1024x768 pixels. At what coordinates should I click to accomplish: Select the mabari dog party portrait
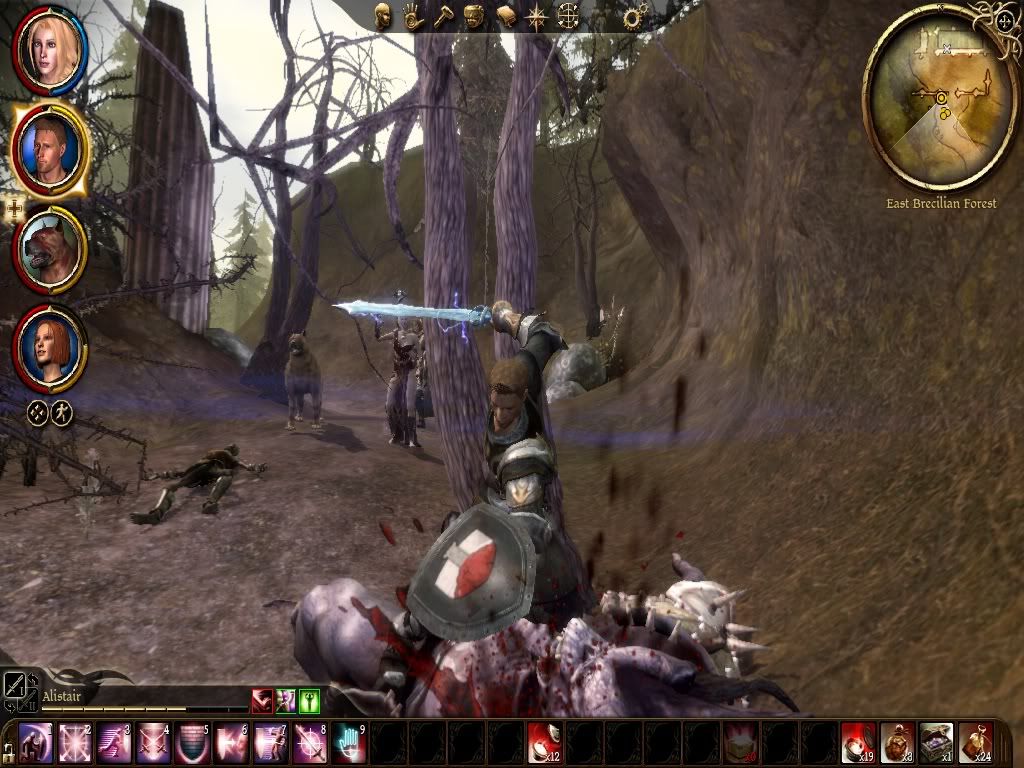tap(49, 250)
